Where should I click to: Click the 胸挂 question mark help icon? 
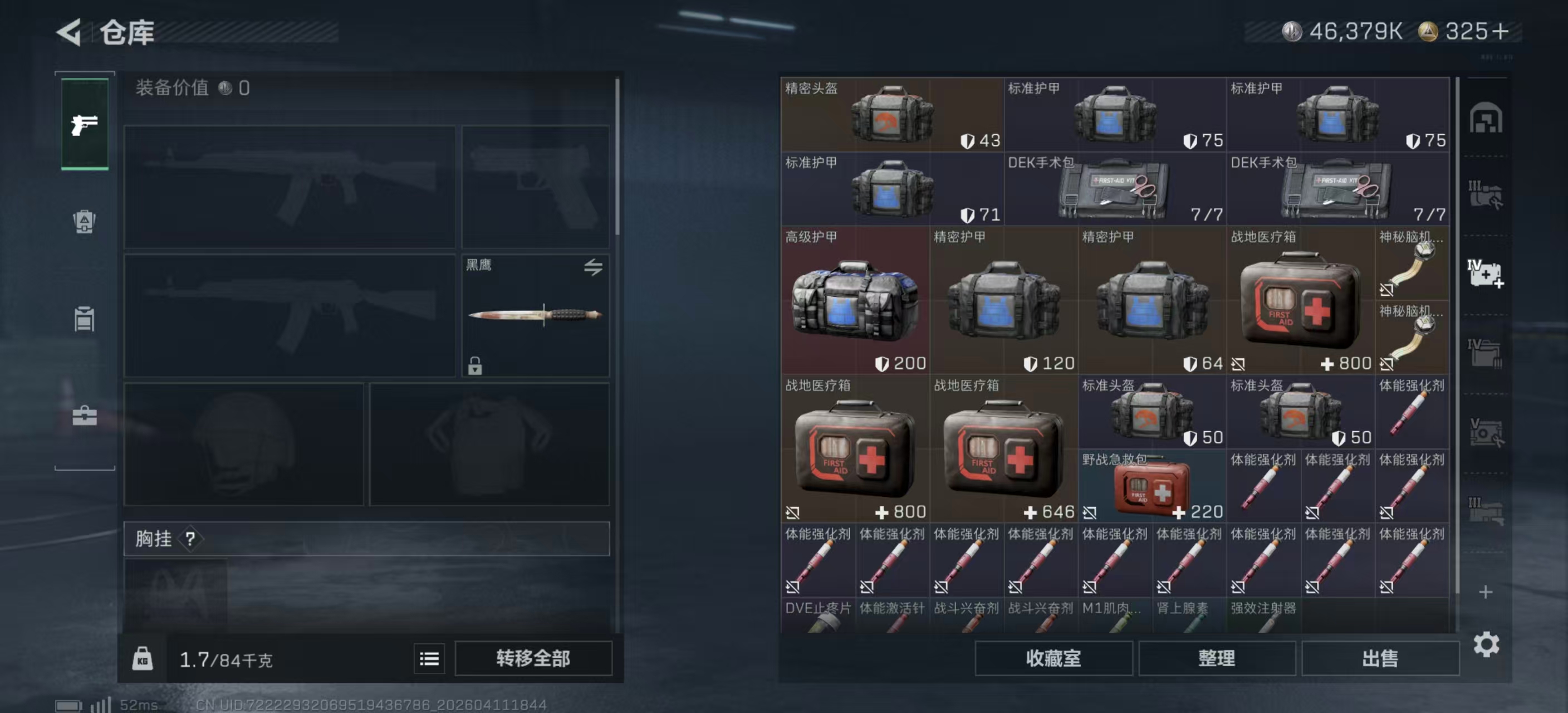(190, 539)
